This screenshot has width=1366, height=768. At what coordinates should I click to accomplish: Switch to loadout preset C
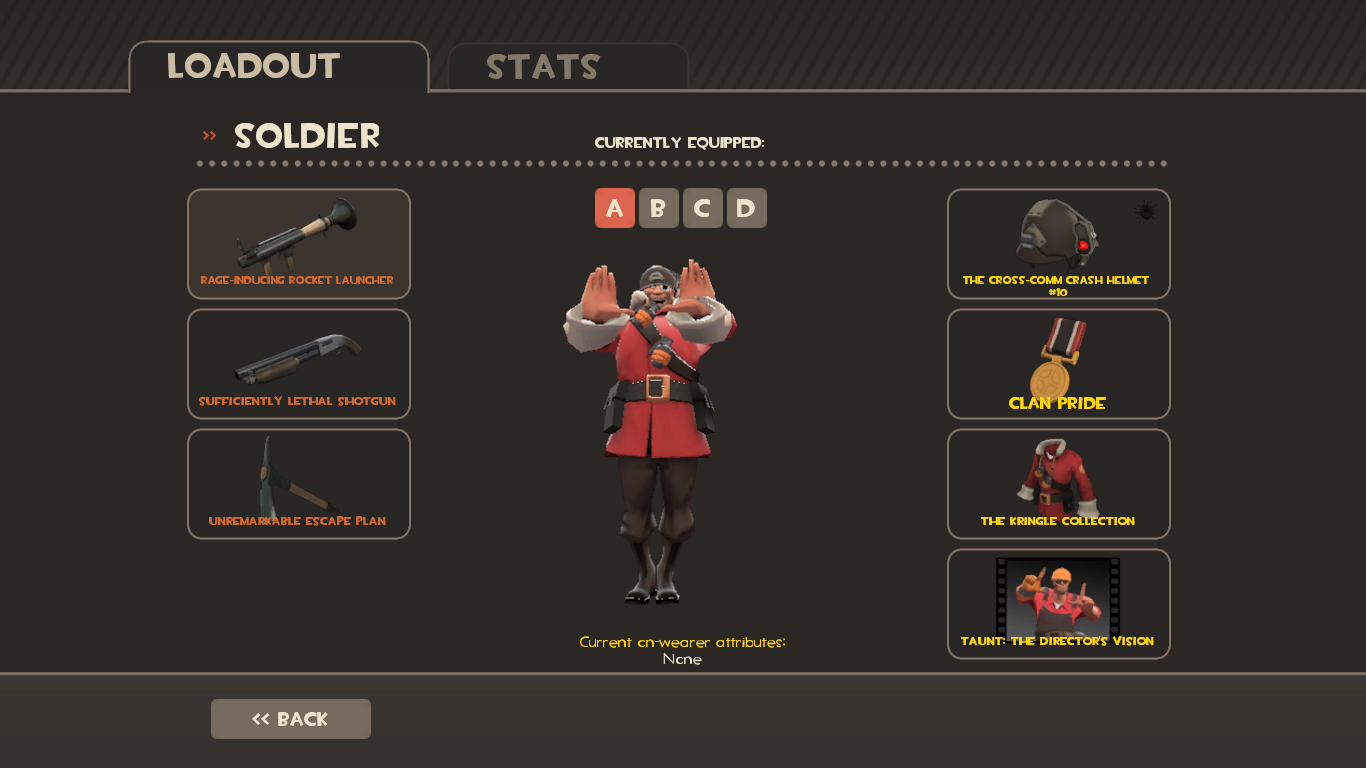(703, 208)
